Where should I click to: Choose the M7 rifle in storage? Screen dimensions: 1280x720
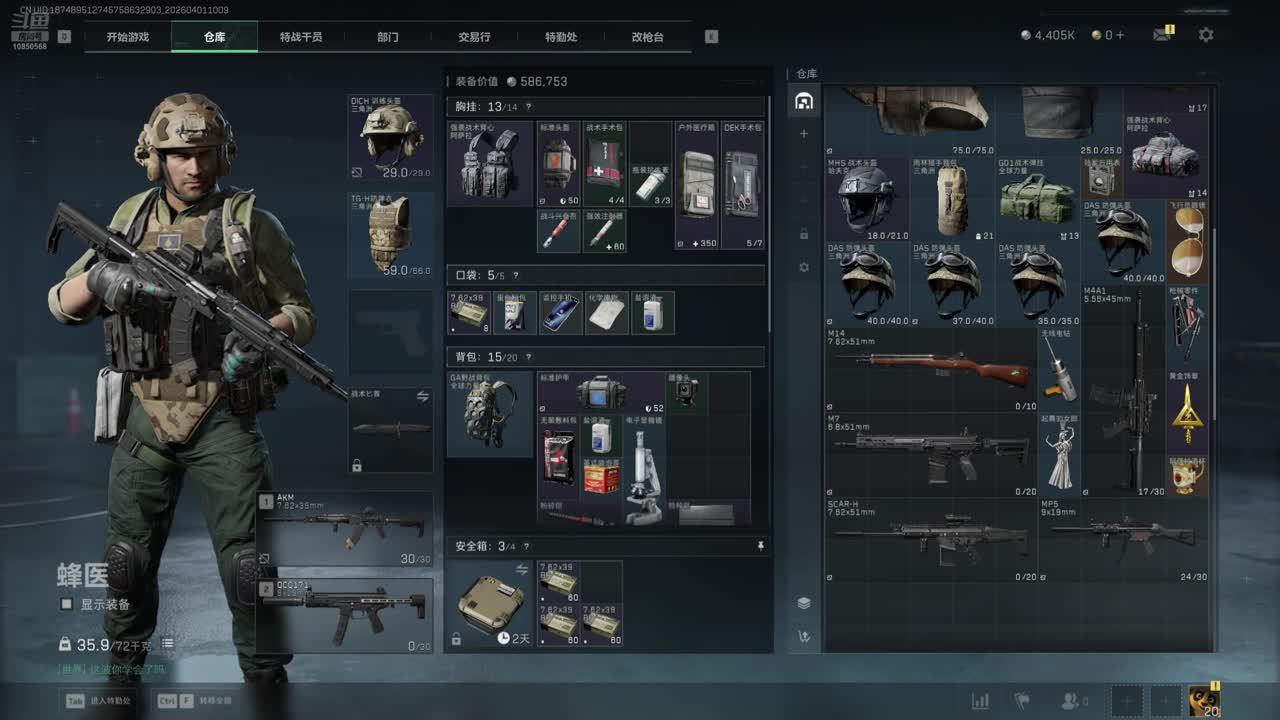click(x=930, y=455)
